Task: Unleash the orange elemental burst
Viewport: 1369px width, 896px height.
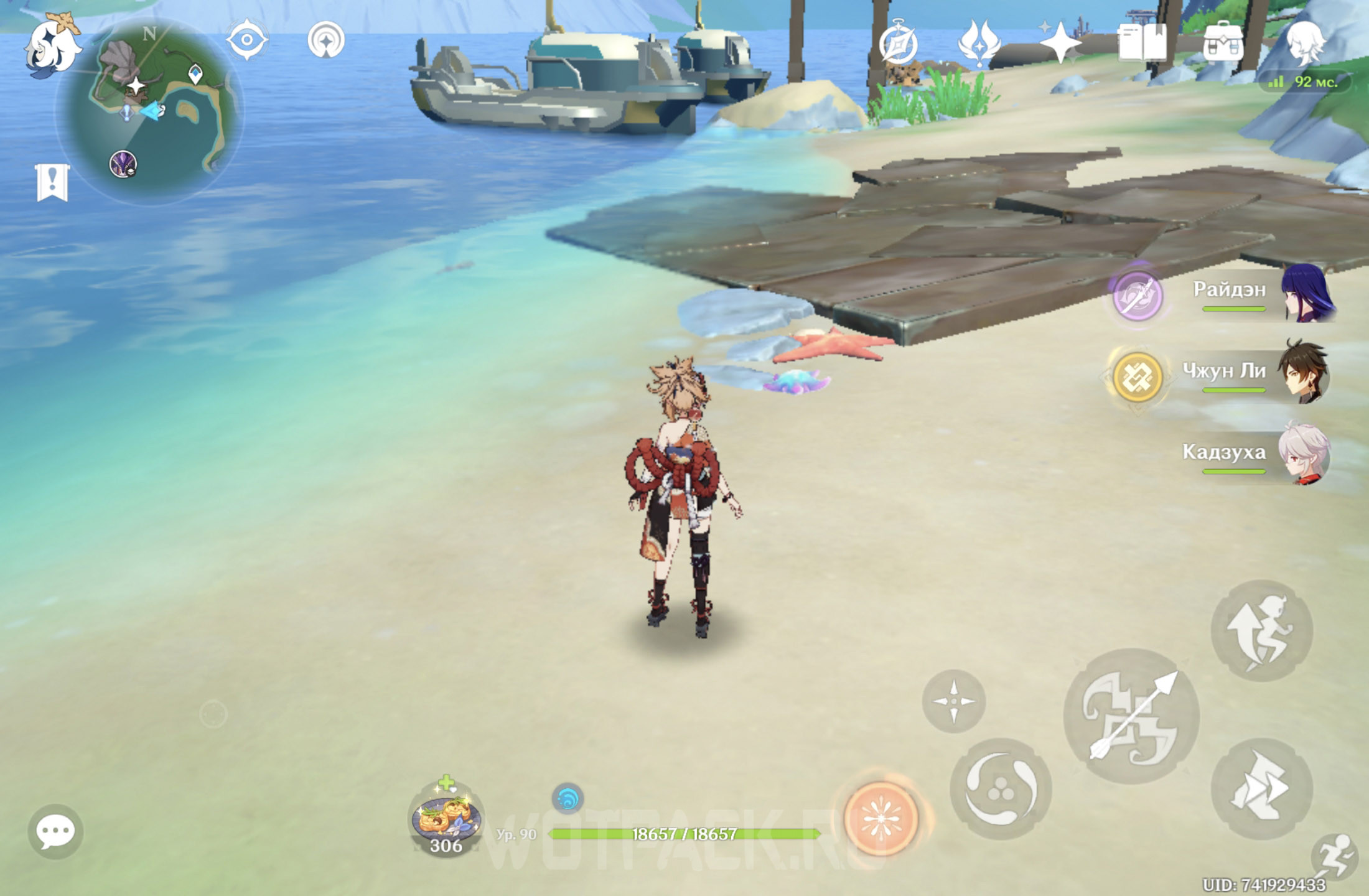Action: 881,819
